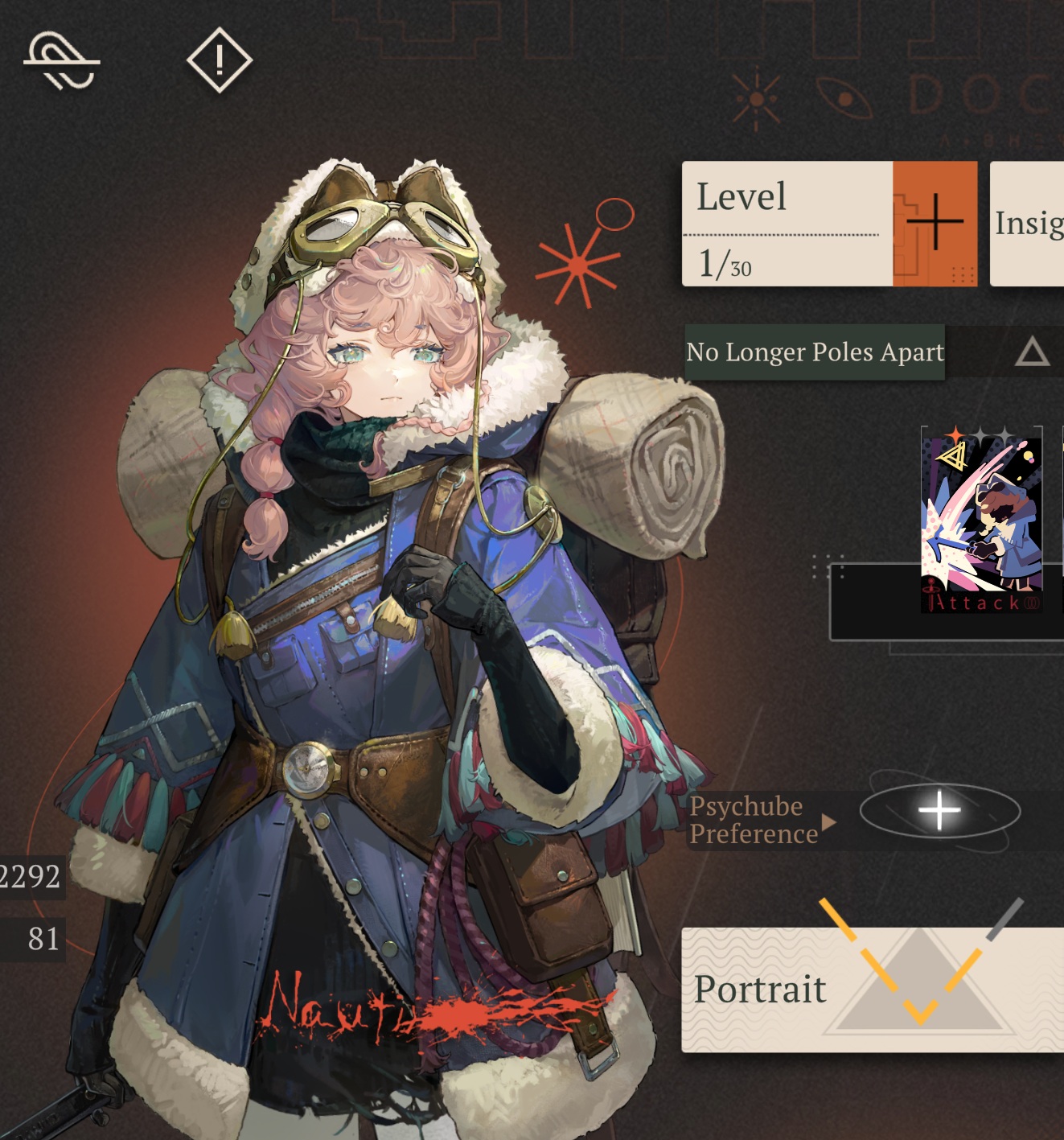Expand the No Longer Poles Apart triangle
1064x1140 pixels.
(x=1032, y=352)
